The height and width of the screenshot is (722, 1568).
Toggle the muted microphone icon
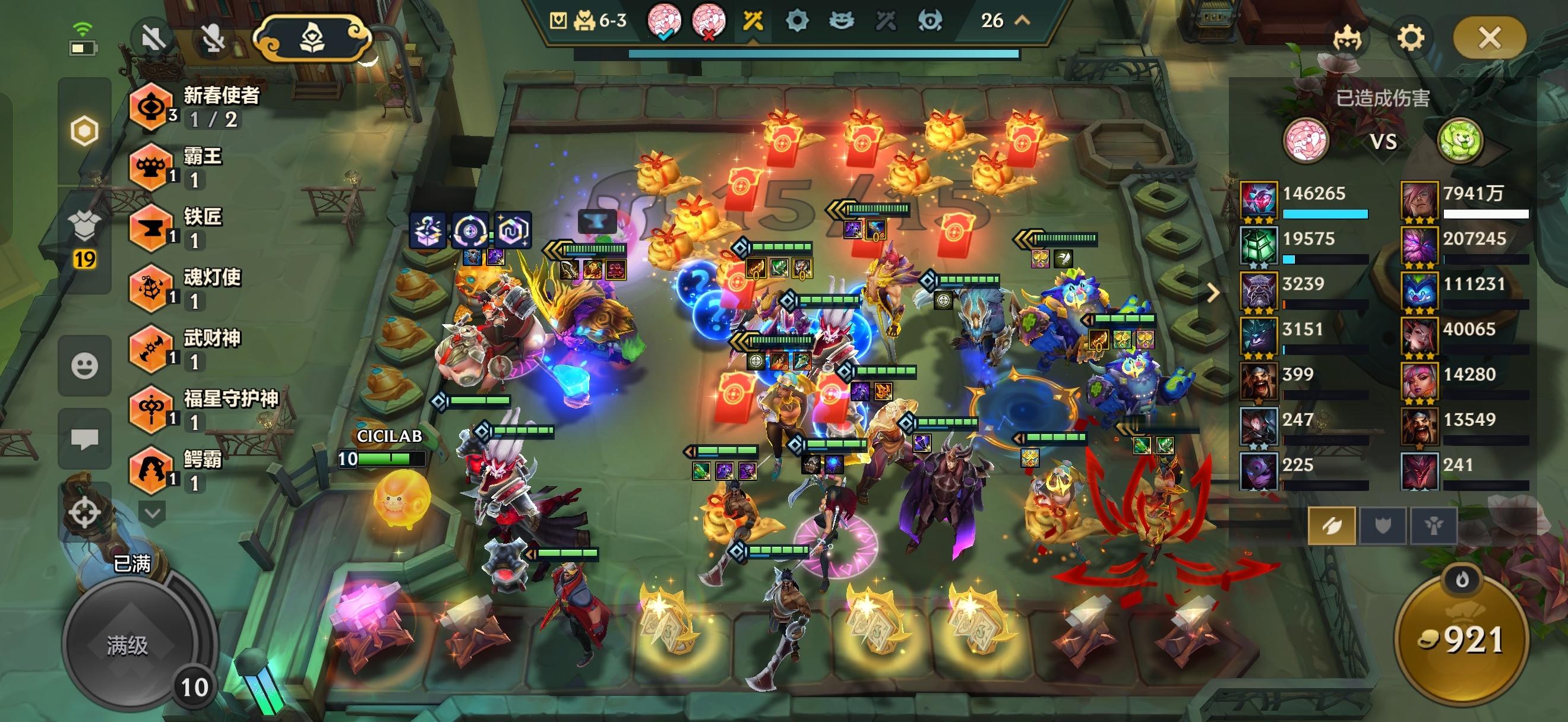pyautogui.click(x=213, y=39)
